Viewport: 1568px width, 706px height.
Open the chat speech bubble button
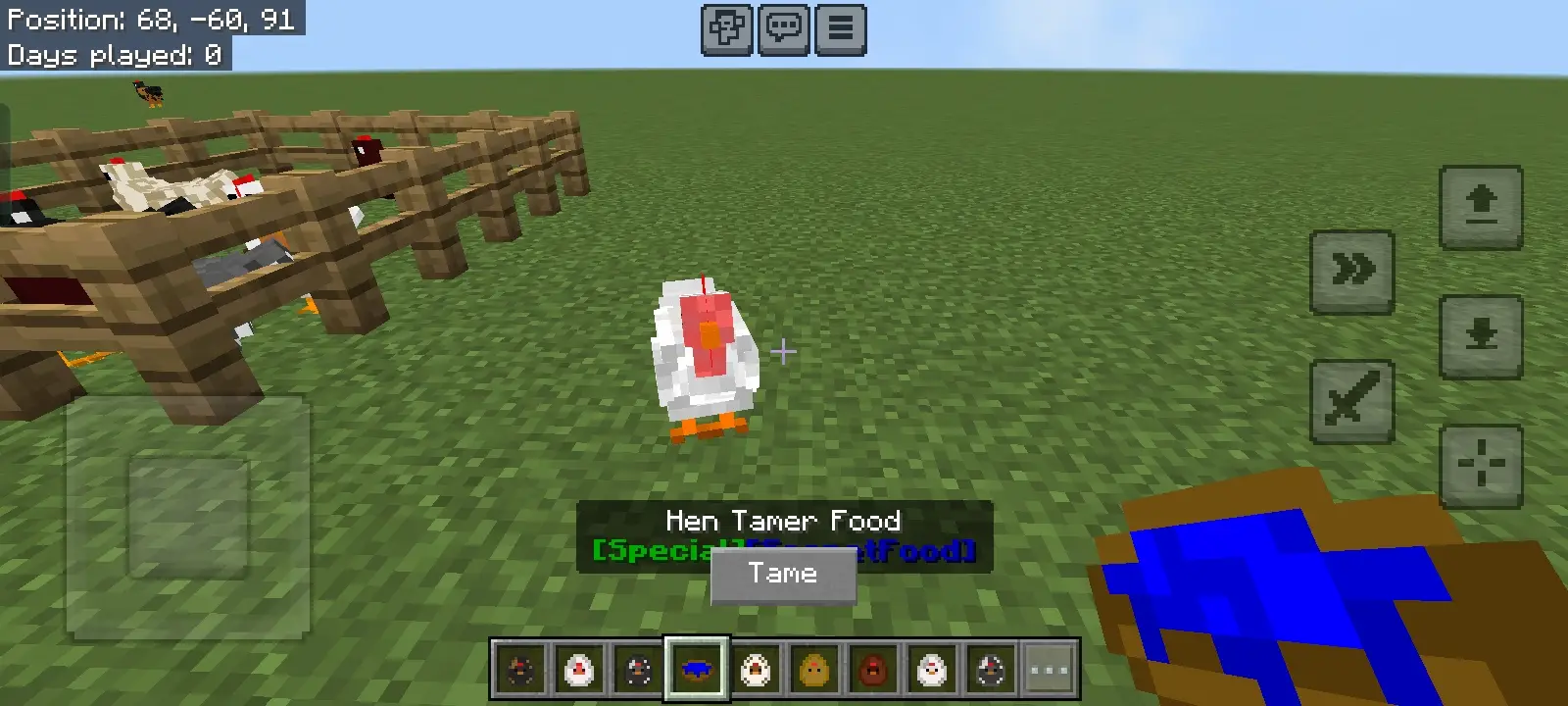783,29
